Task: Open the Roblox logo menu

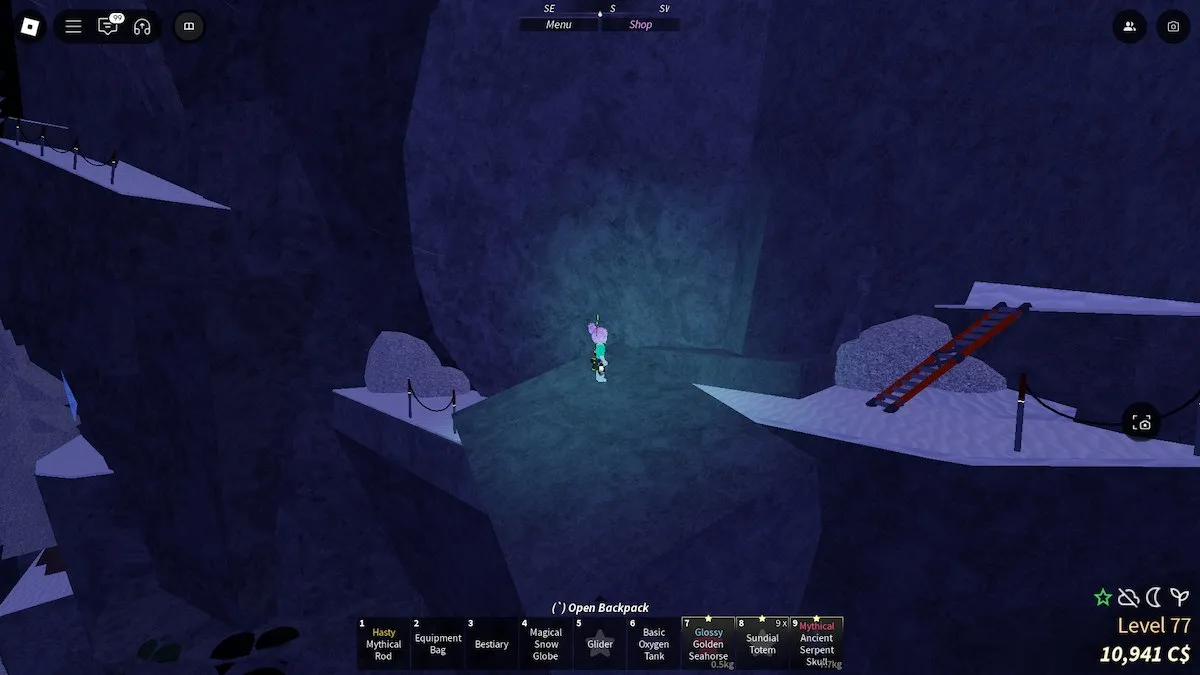Action: 27,26
